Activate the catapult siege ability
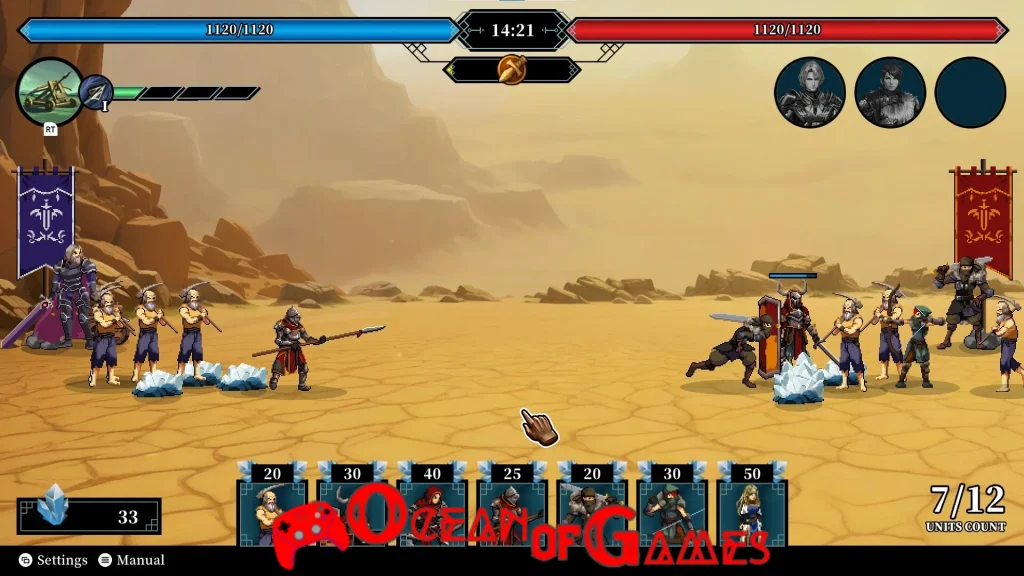Image resolution: width=1024 pixels, height=576 pixels. tap(49, 92)
